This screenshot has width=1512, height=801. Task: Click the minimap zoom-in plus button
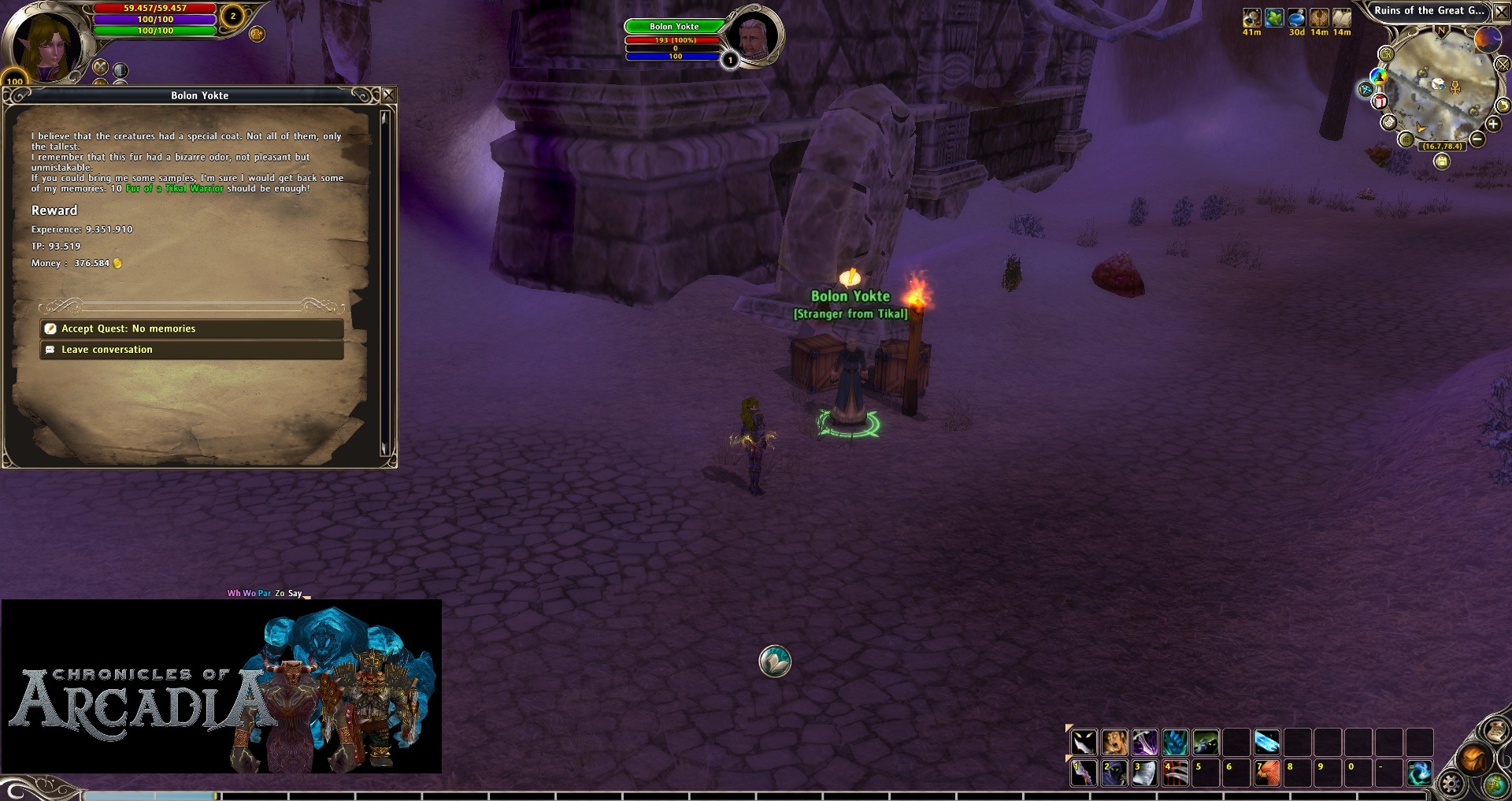coord(1492,124)
